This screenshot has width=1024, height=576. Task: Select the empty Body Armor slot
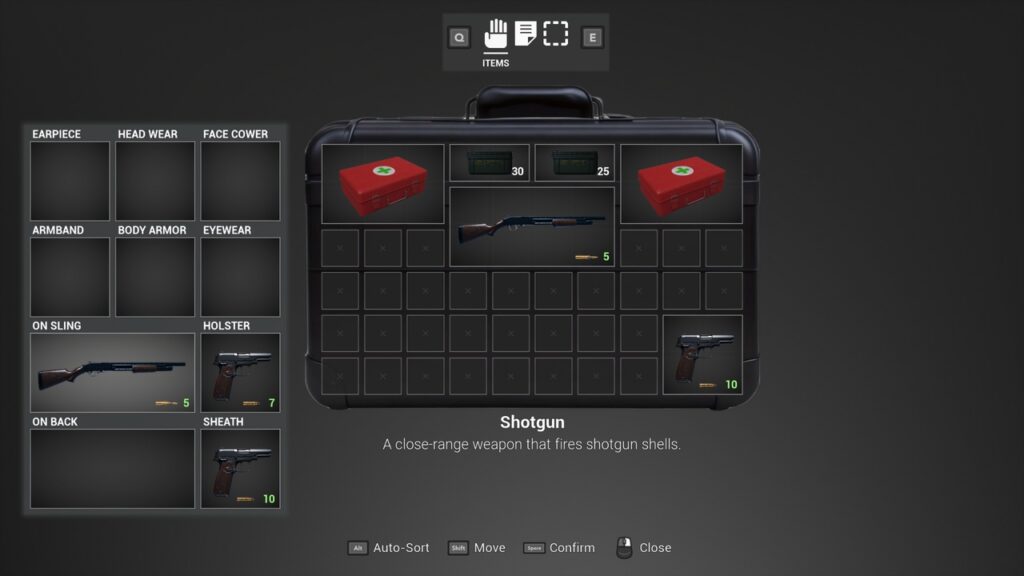pos(155,277)
